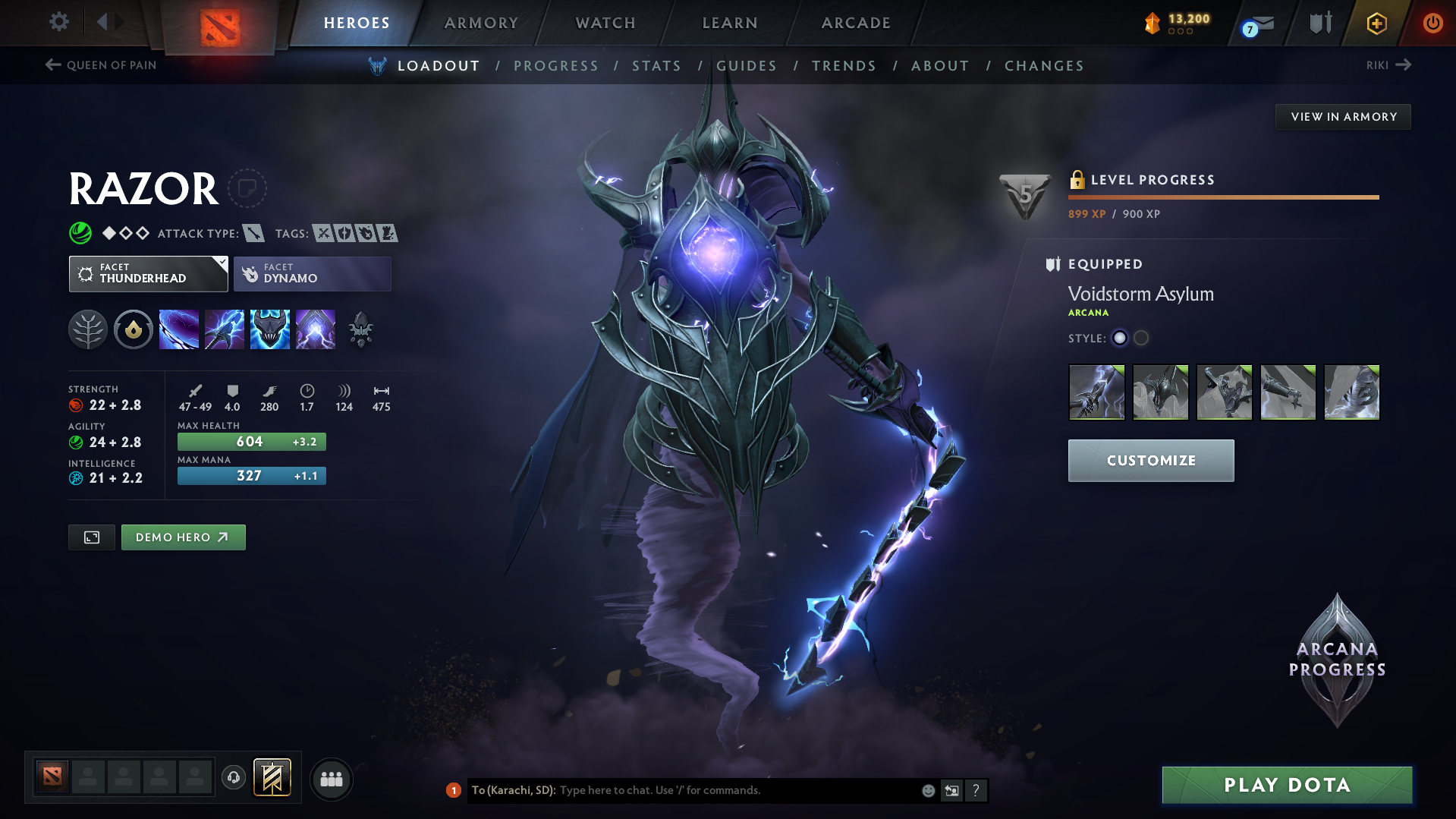Open the settings gear
This screenshot has width=1456, height=819.
coord(58,22)
